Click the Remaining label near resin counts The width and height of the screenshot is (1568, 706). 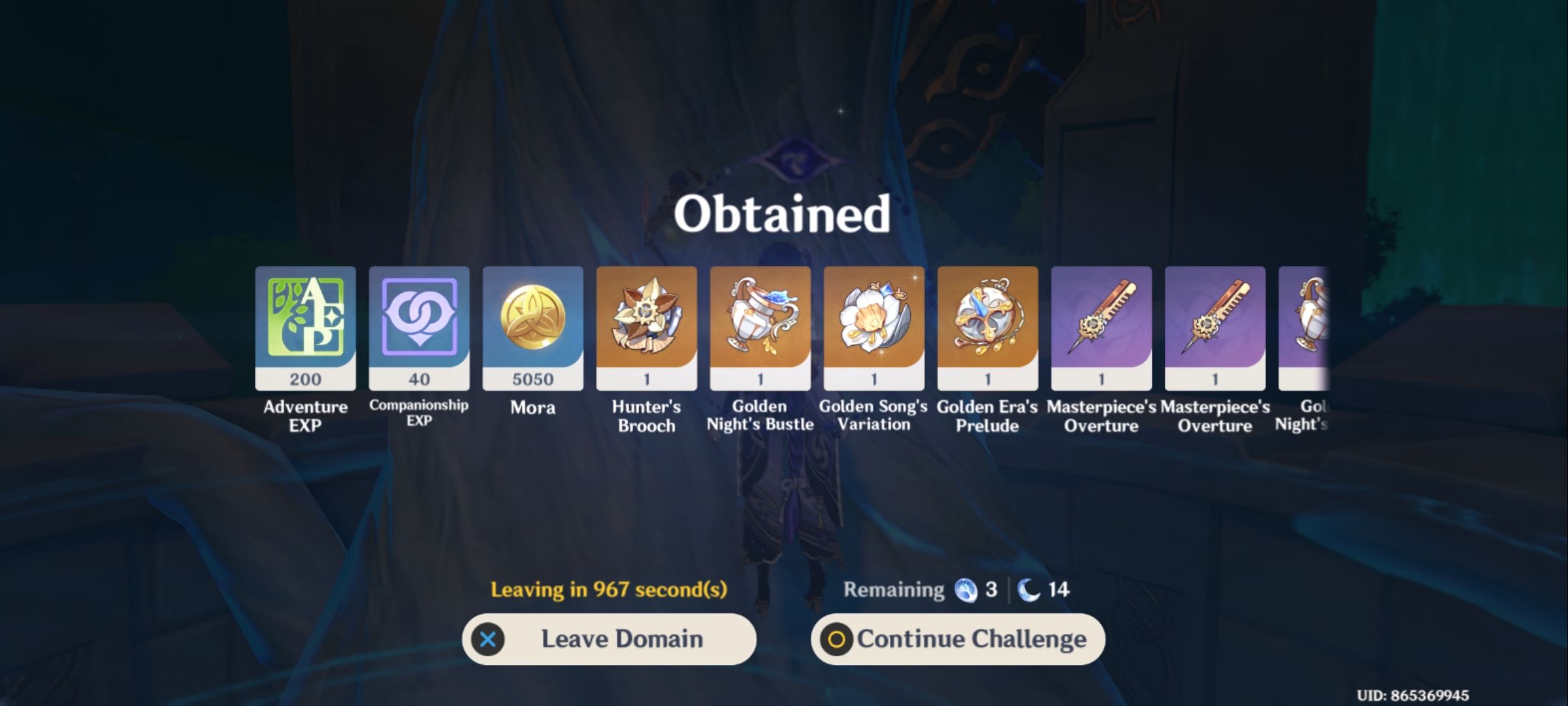click(x=891, y=589)
